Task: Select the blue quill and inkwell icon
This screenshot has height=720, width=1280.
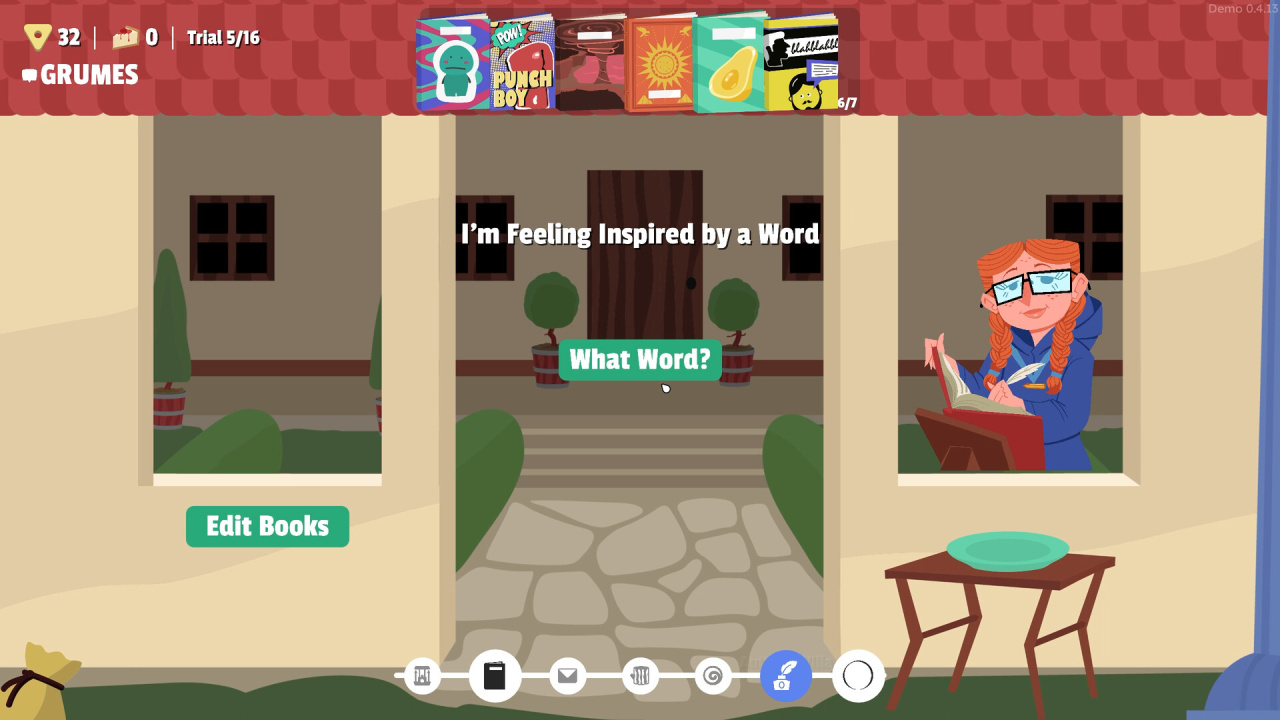Action: (x=785, y=676)
